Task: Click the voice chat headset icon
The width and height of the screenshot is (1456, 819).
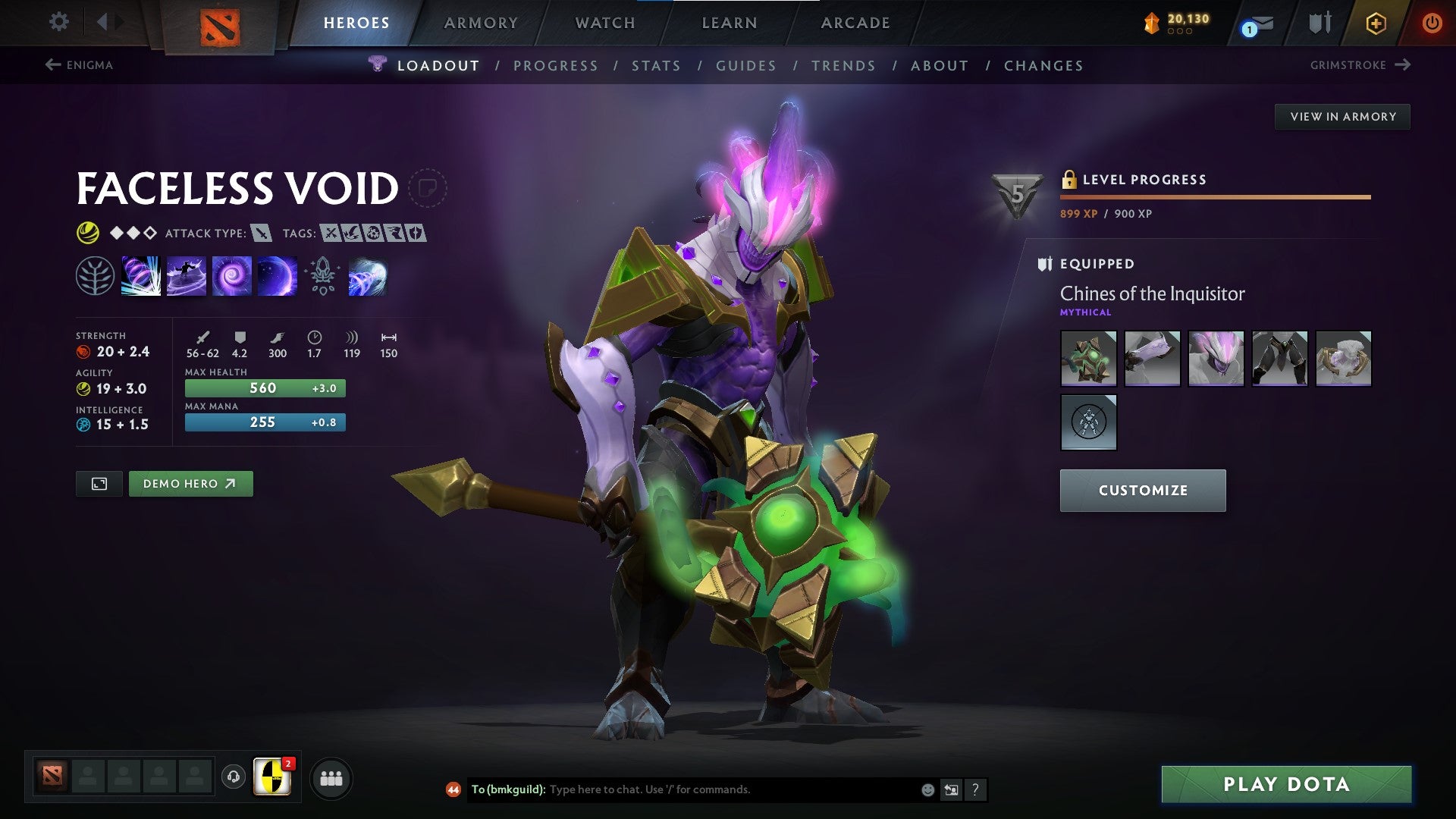Action: click(x=233, y=777)
